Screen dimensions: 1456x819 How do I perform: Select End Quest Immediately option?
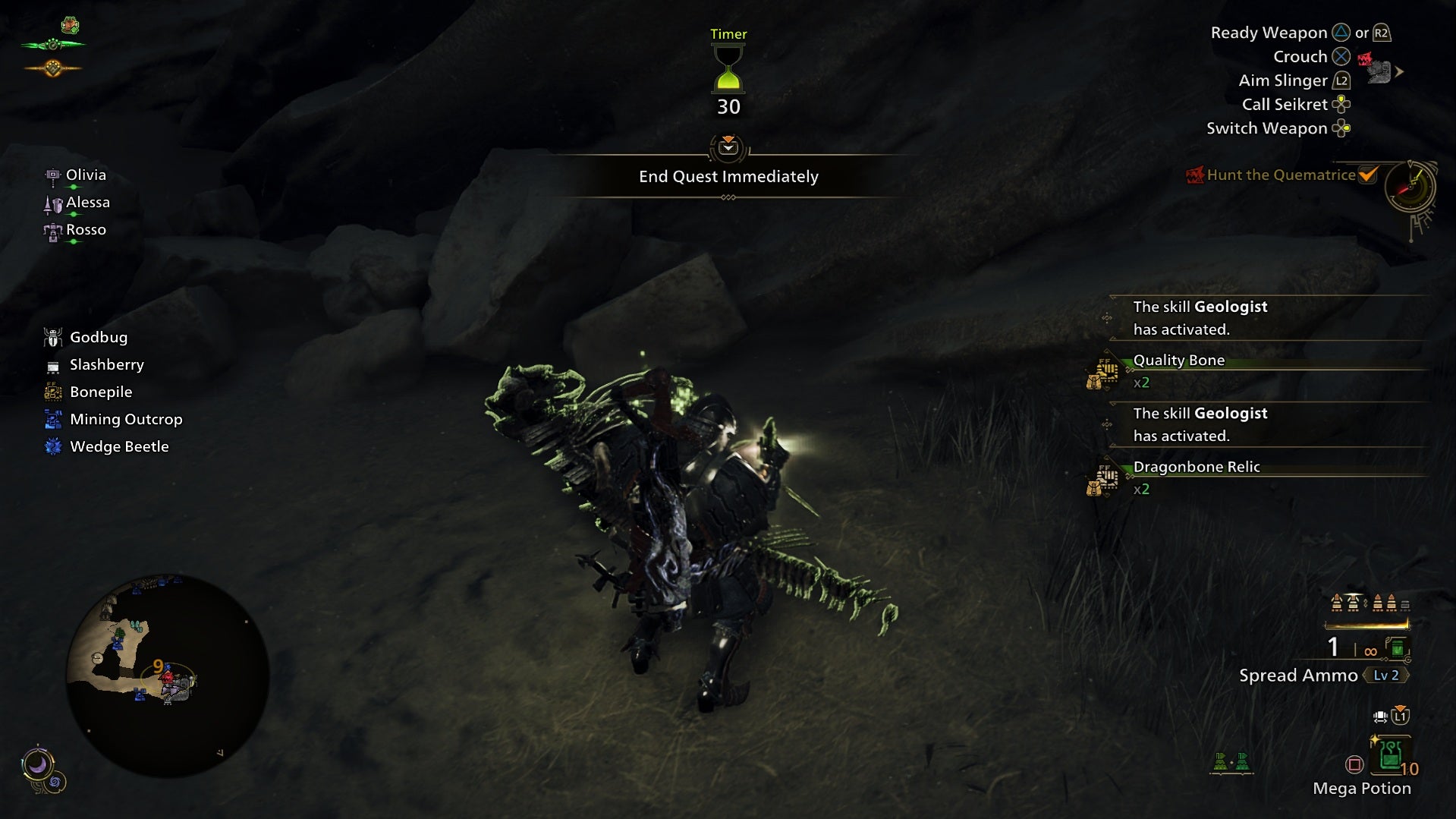click(x=728, y=176)
